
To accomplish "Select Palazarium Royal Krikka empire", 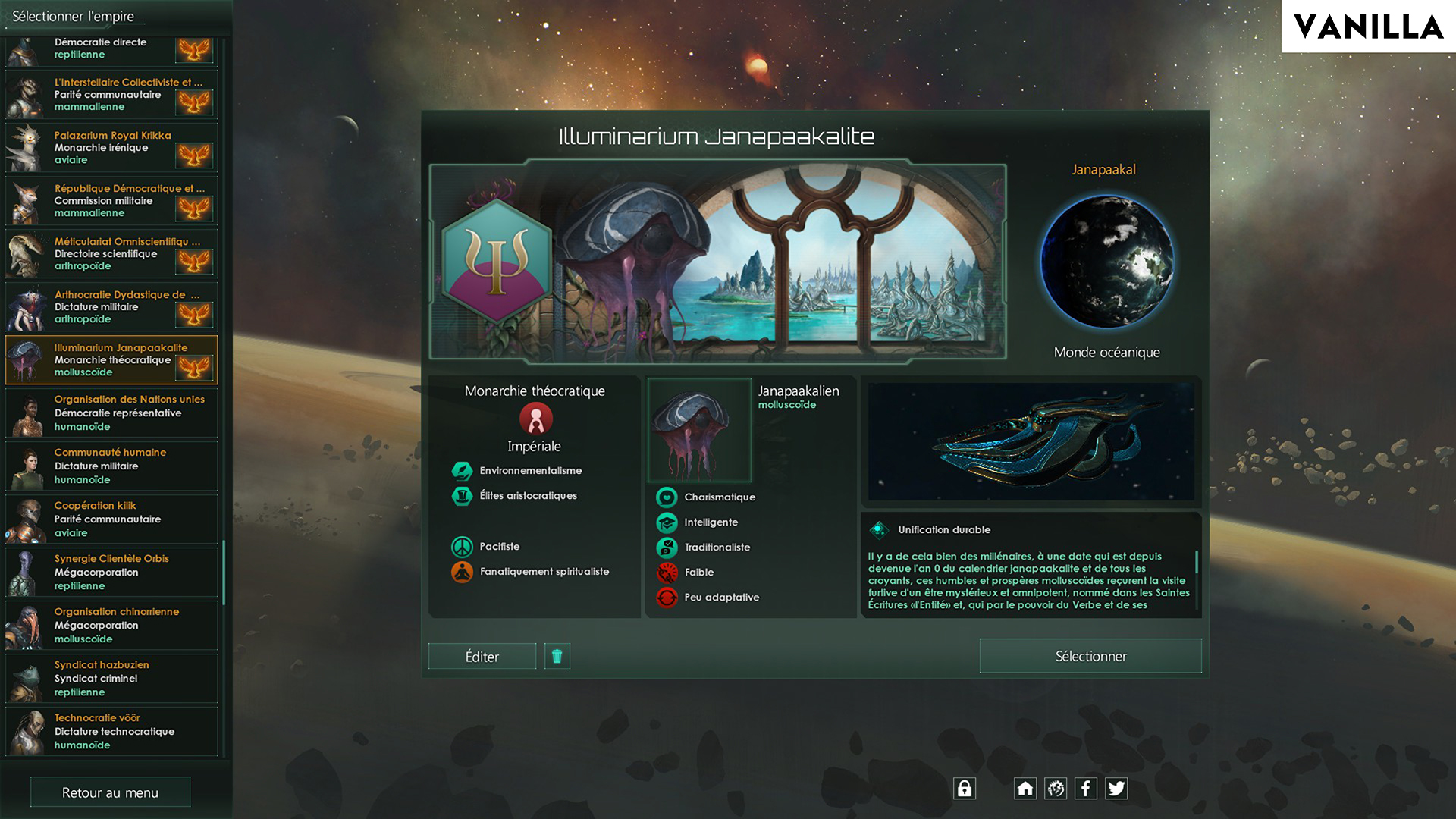I will [x=112, y=148].
